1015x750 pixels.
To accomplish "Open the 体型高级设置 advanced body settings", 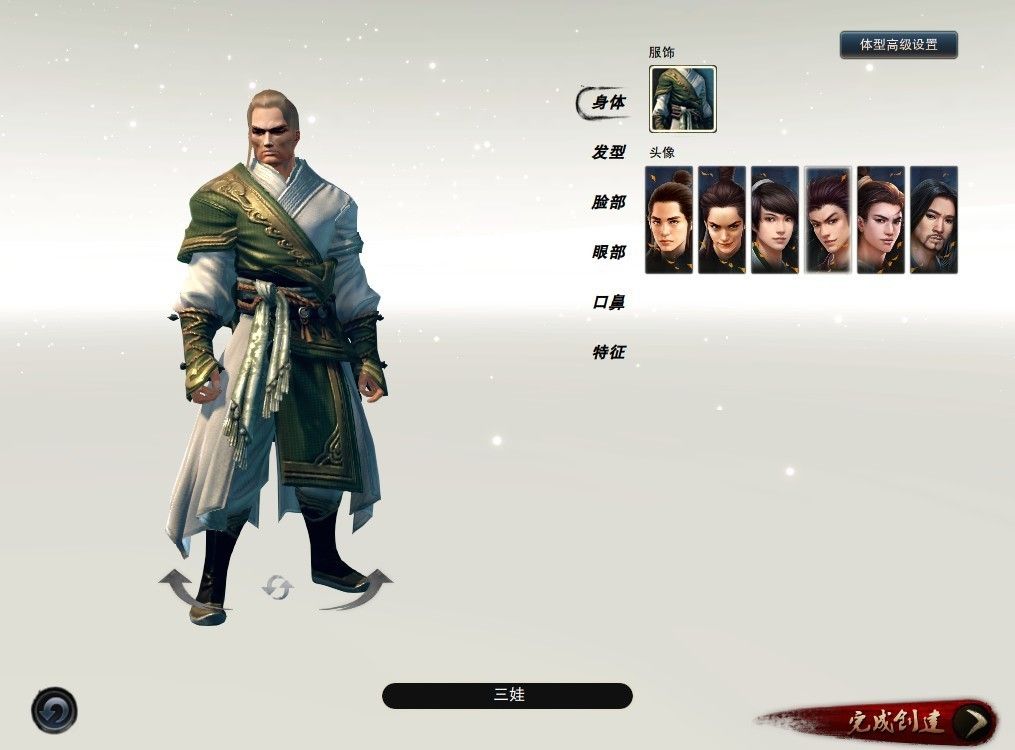I will tap(898, 45).
